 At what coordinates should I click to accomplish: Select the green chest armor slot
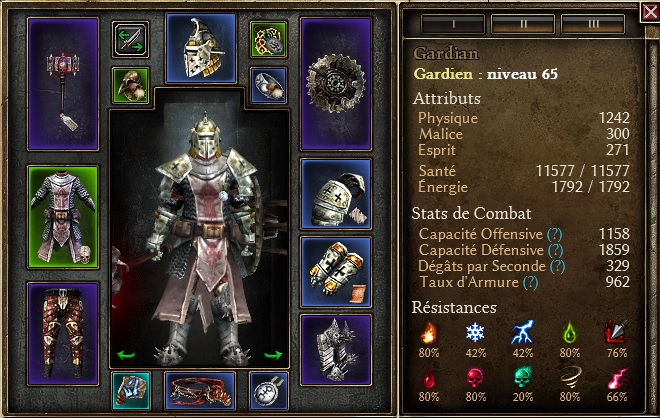coord(63,217)
